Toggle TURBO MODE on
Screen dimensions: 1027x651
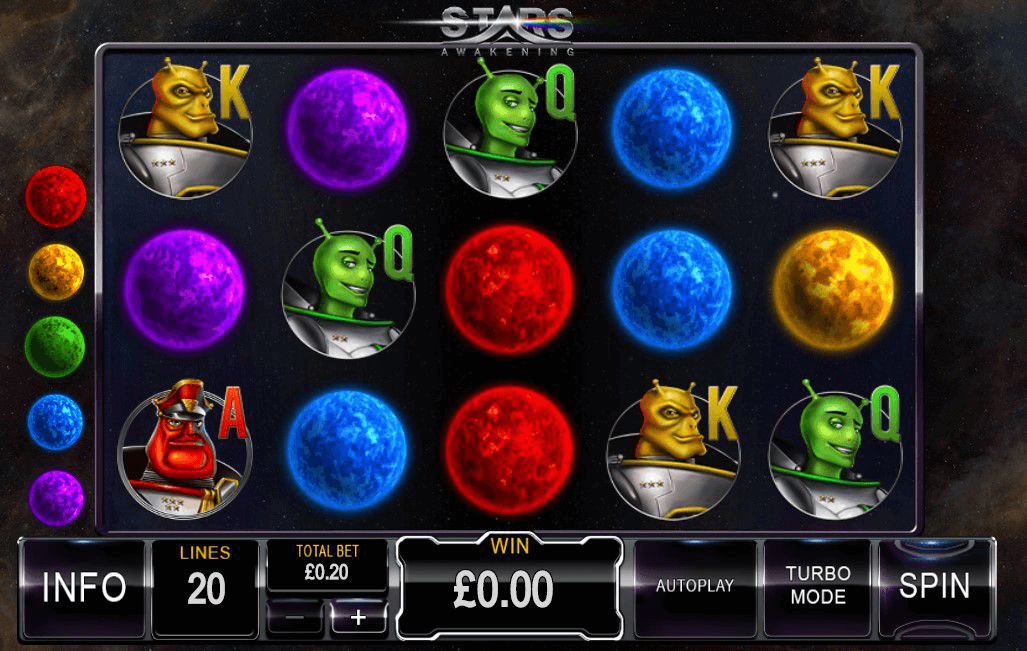pos(816,587)
